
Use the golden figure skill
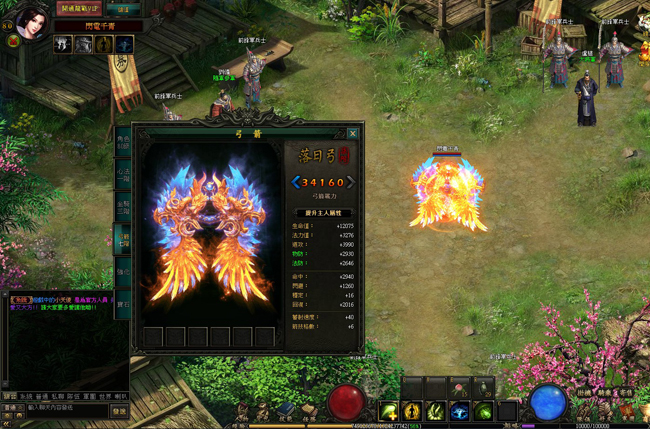point(411,411)
